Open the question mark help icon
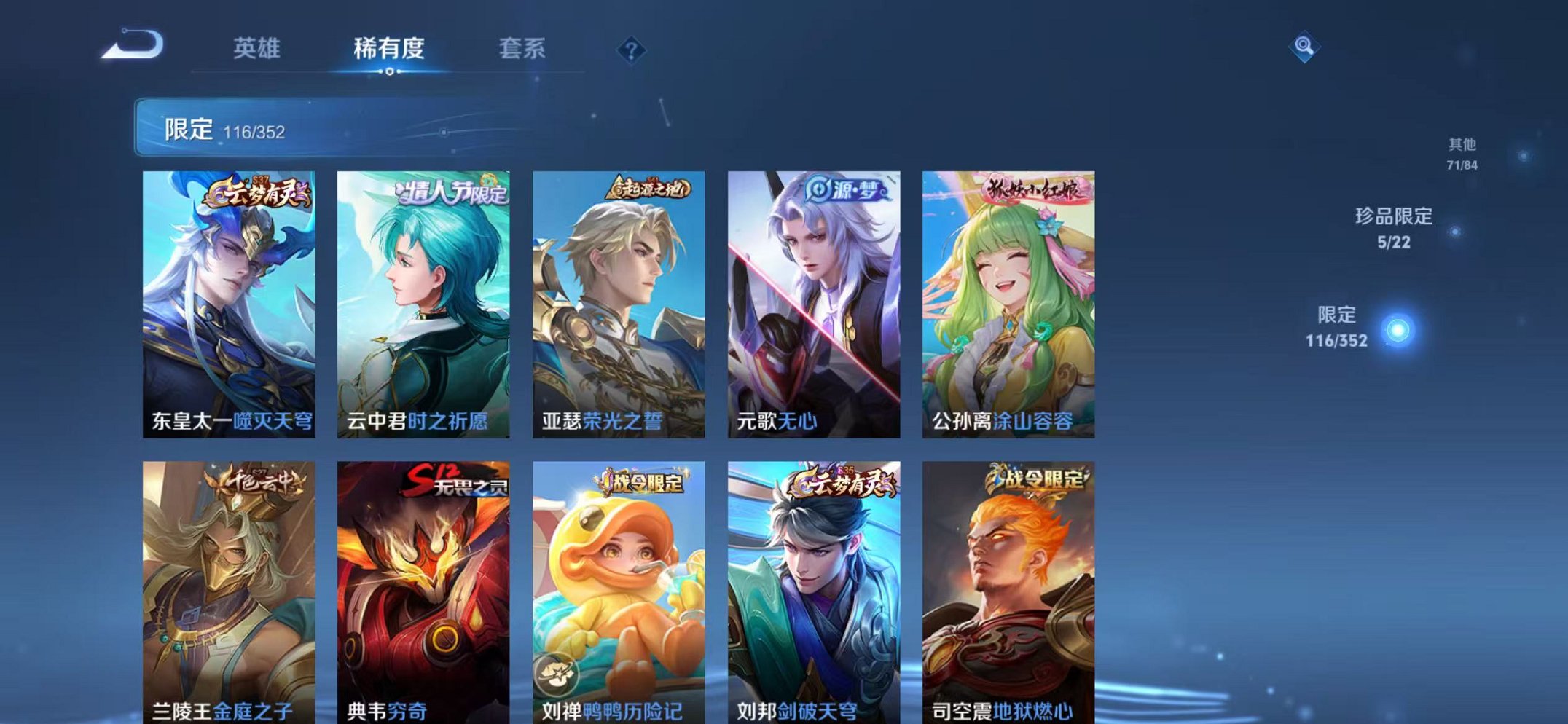Screen dimensions: 1568x724 click(x=631, y=48)
